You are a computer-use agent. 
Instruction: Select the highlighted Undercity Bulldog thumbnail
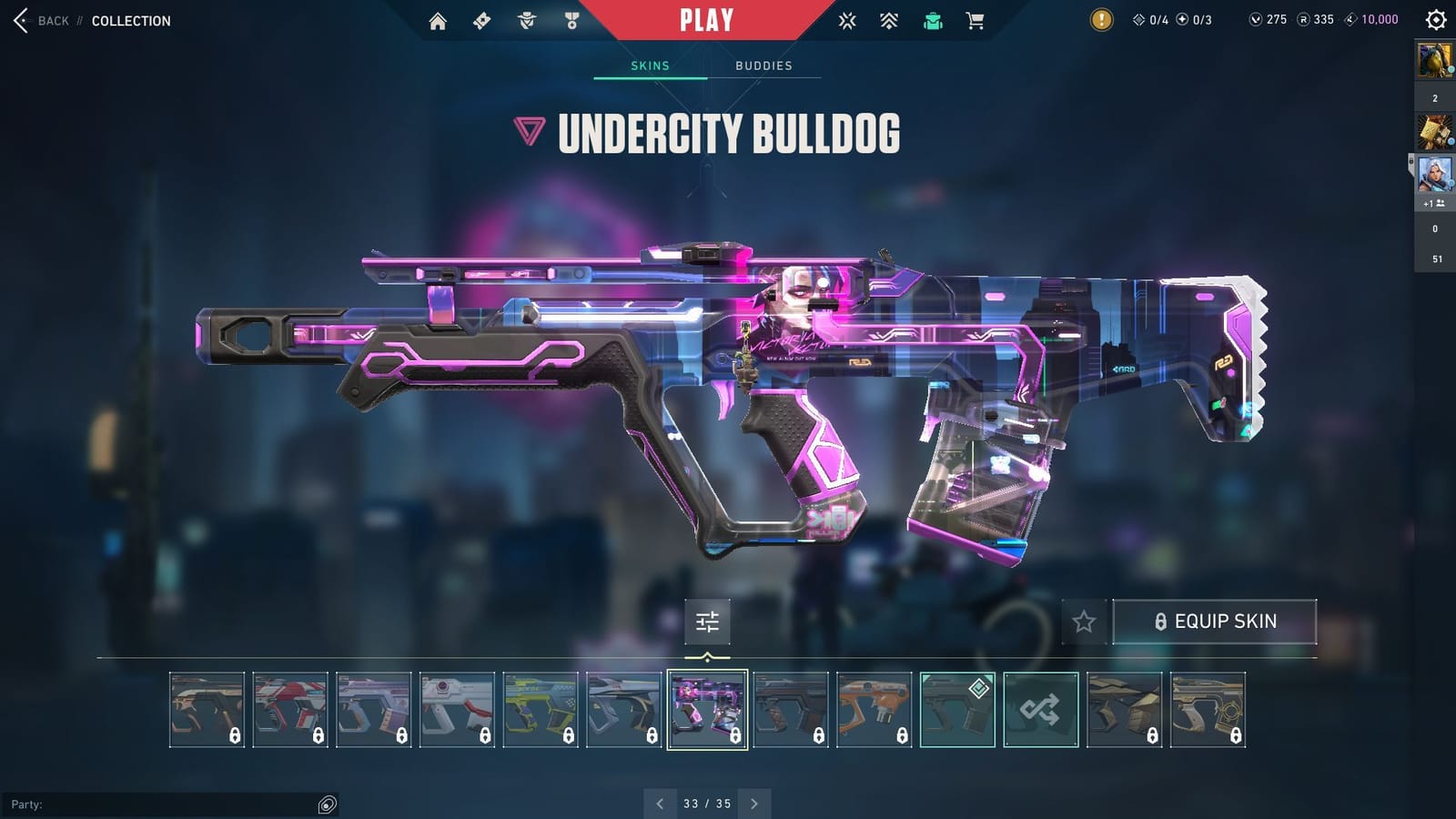(x=709, y=710)
